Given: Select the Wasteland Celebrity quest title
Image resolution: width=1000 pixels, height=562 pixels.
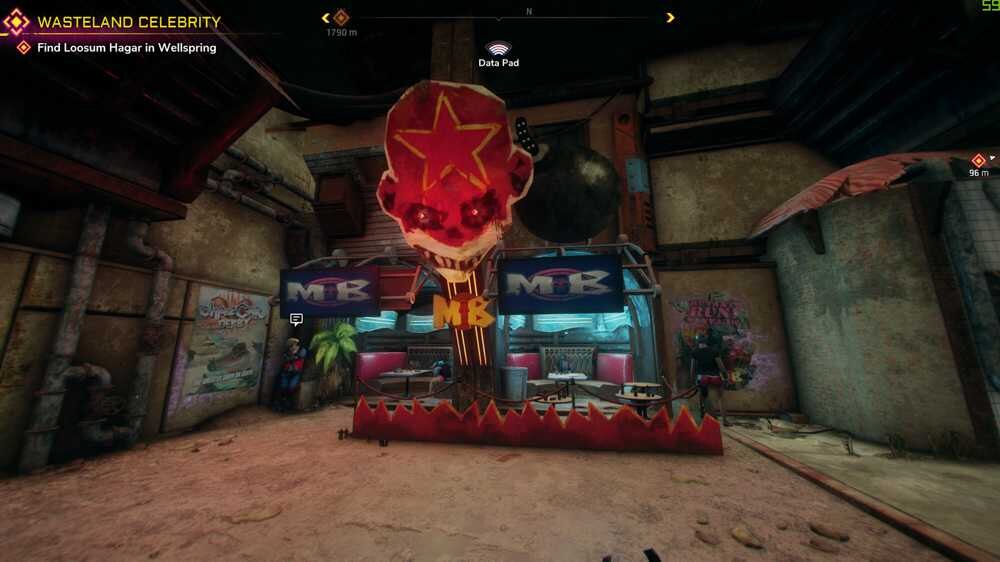Looking at the screenshot, I should (129, 22).
